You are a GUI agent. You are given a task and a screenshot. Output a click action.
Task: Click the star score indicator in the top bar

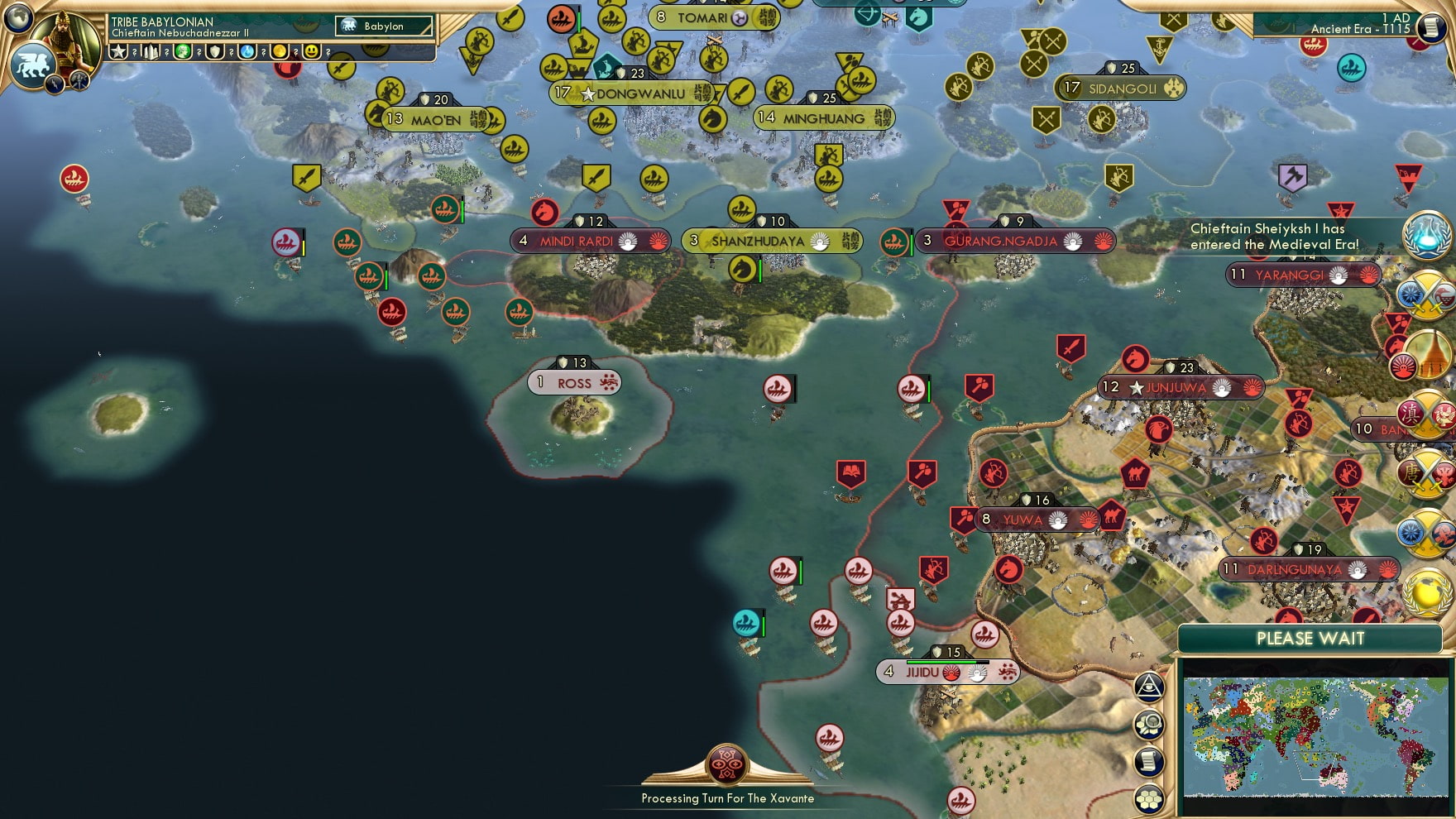pos(117,53)
